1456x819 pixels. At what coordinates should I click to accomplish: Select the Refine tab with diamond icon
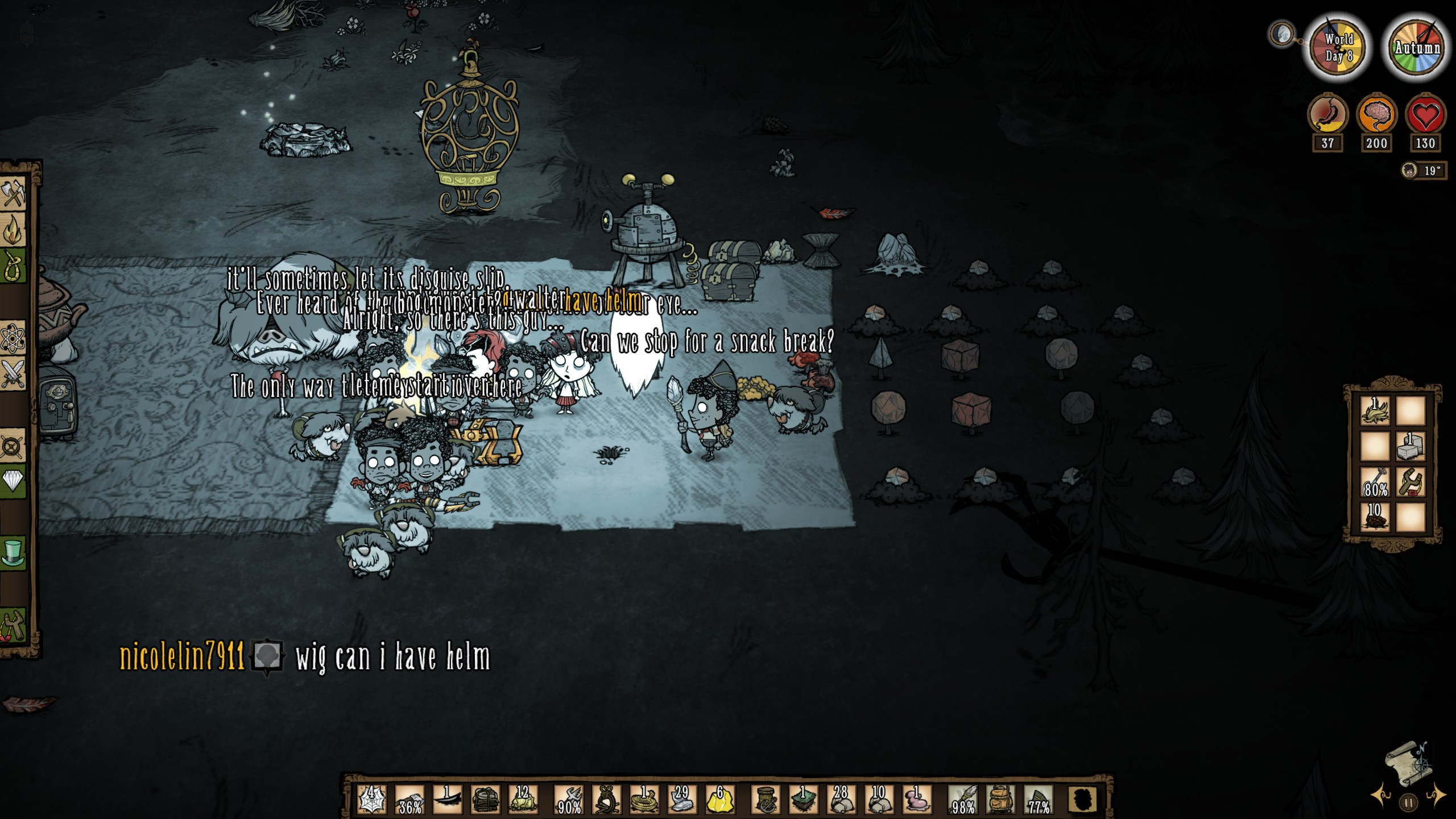coord(13,481)
